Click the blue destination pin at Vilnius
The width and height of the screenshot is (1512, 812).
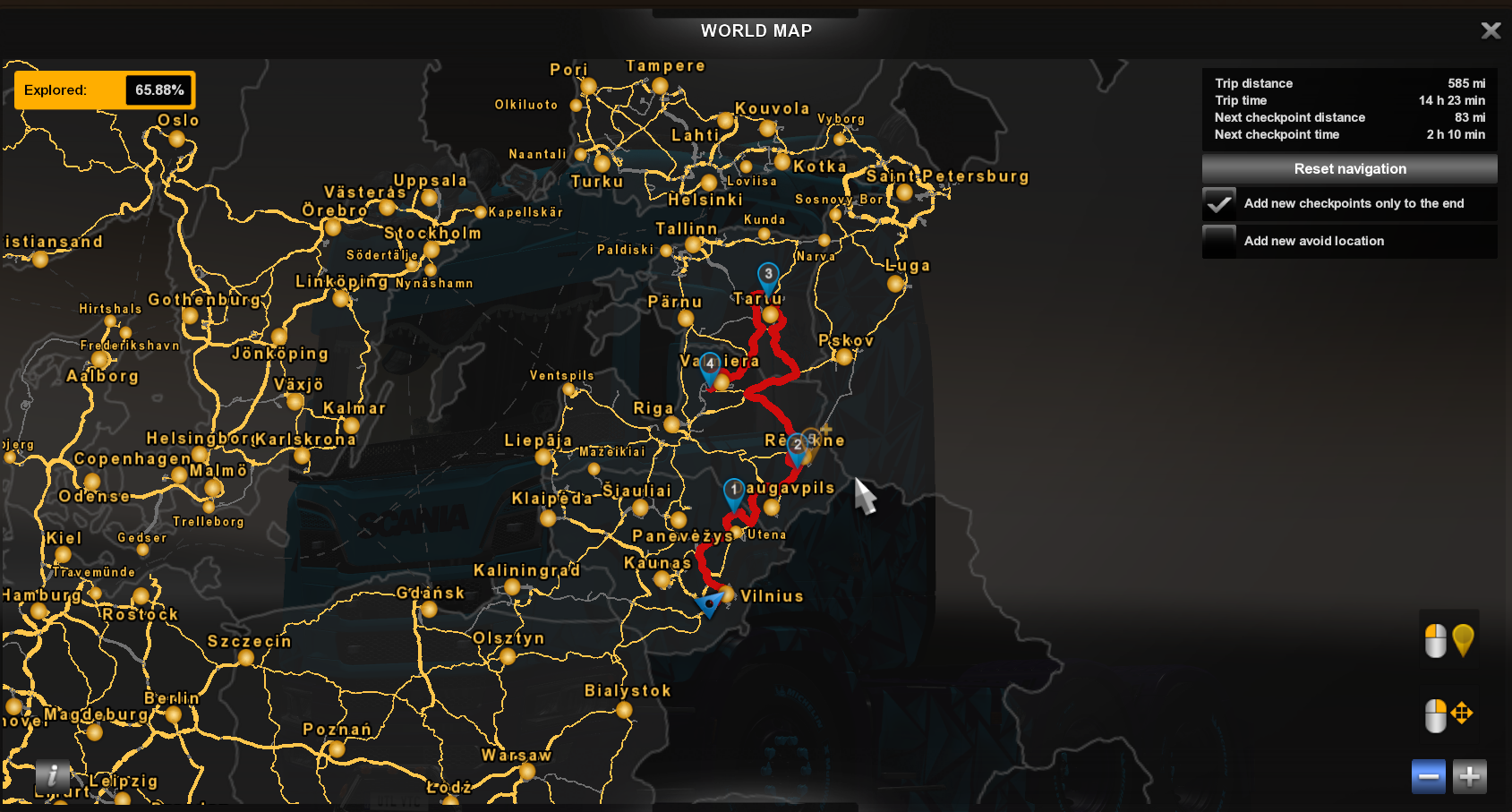[710, 603]
